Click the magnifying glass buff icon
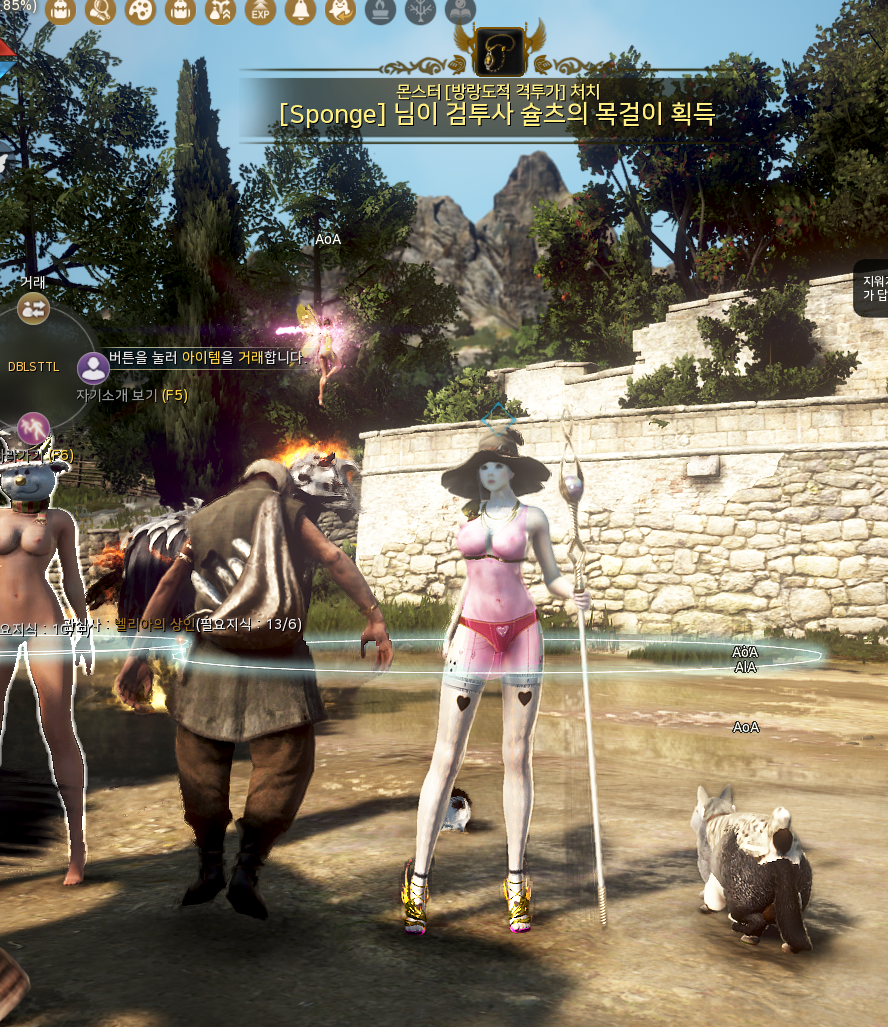The height and width of the screenshot is (1027, 888). coord(100,10)
